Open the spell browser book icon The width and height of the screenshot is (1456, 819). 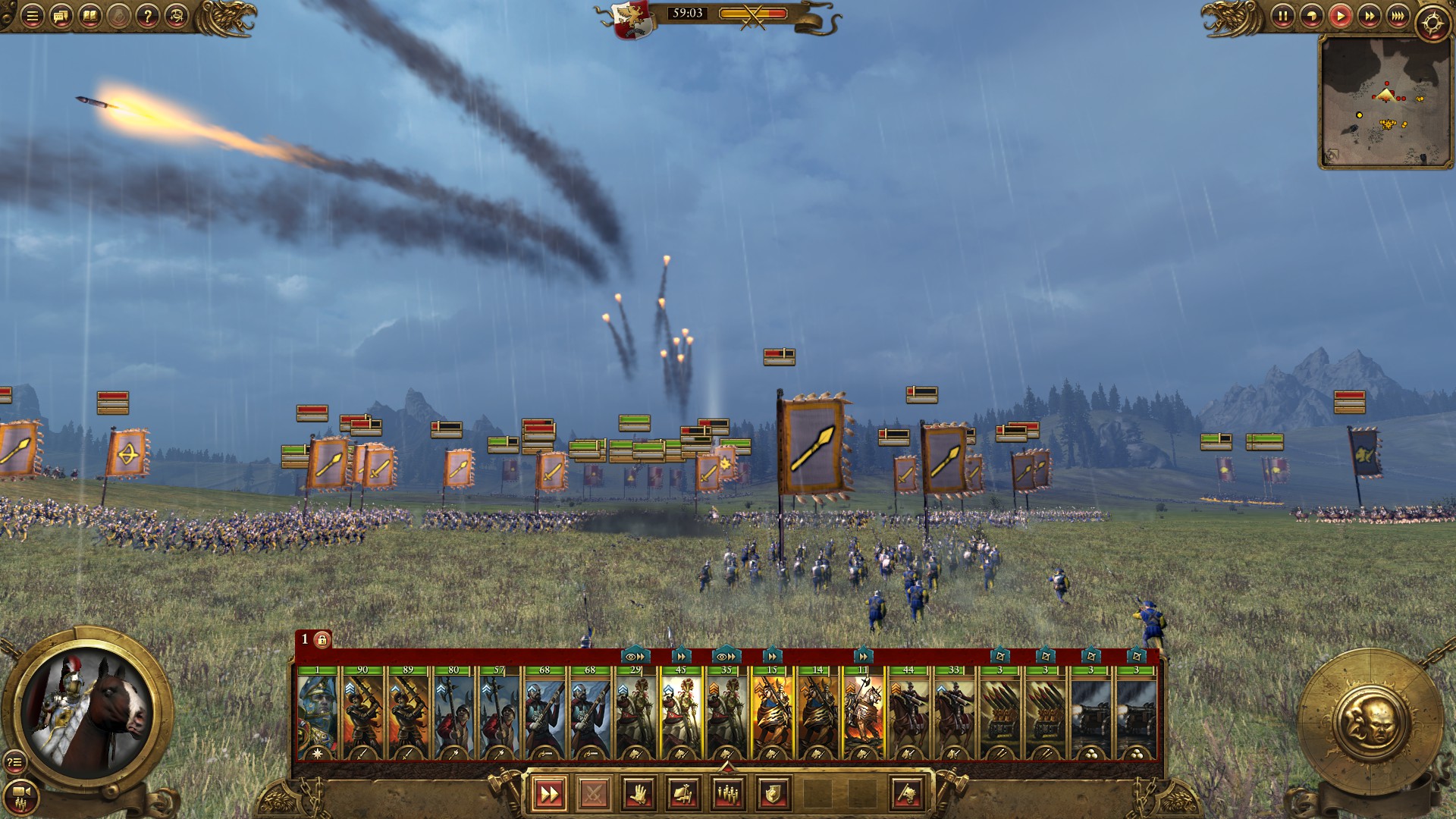(89, 16)
